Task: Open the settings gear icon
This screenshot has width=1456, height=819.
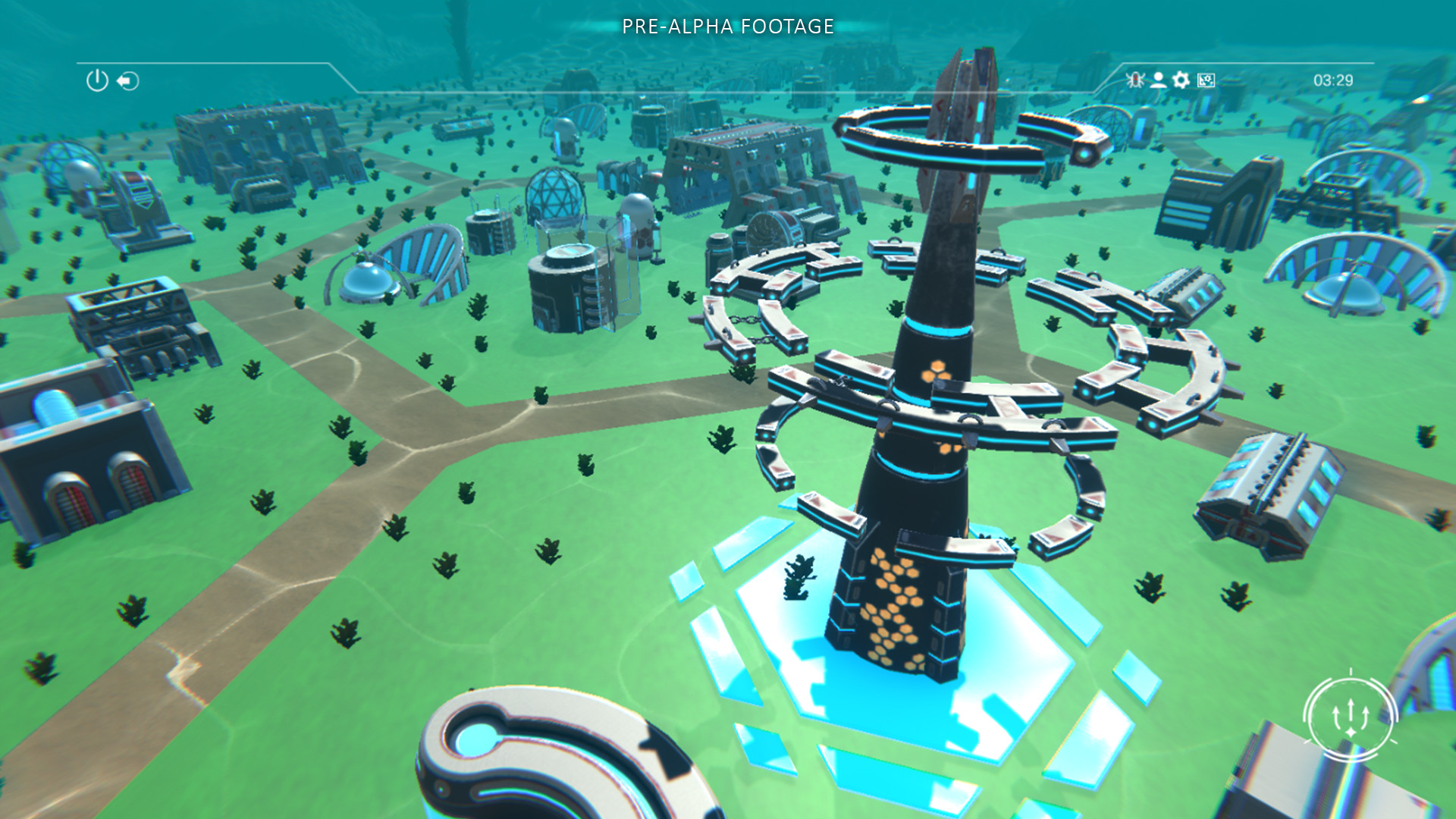Action: pos(1181,79)
